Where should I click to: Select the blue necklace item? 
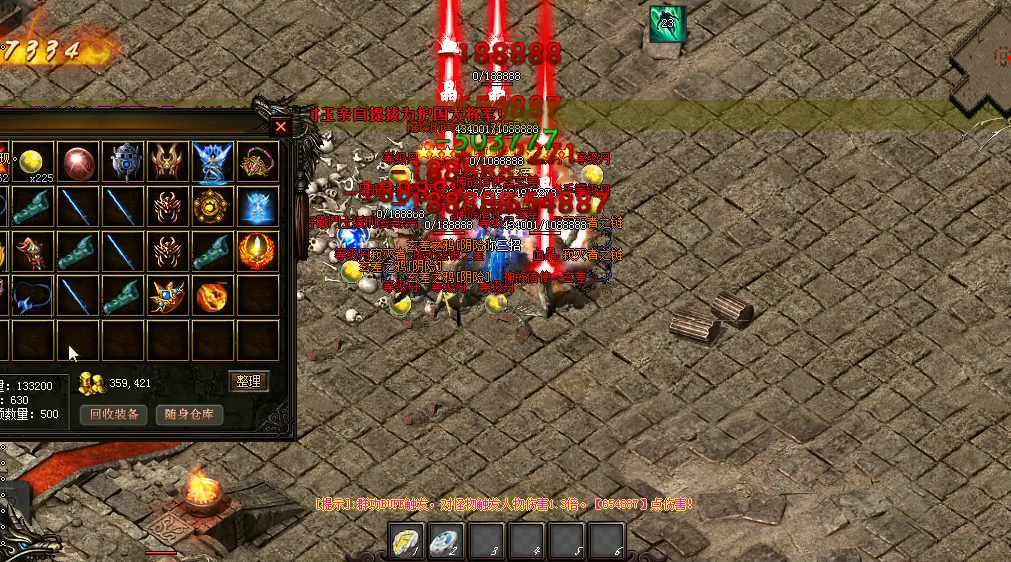[33, 296]
